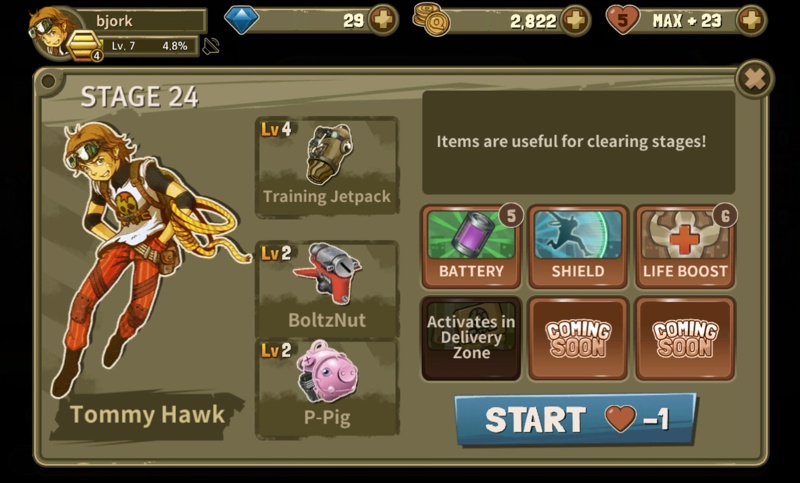This screenshot has width=800, height=483.
Task: Select the Shield item
Action: tap(578, 247)
